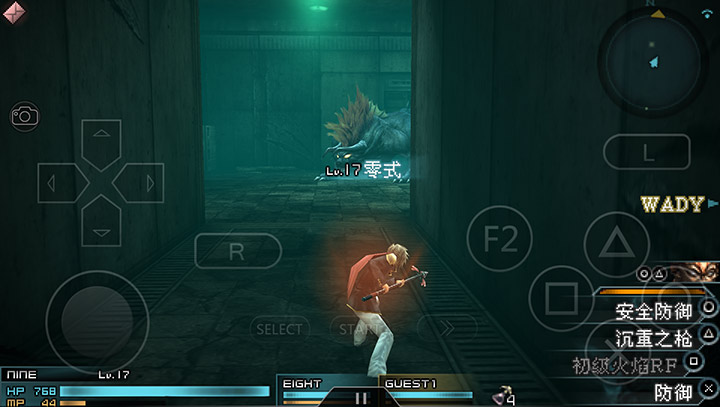This screenshot has width=720, height=407.
Task: Tap the on-screen triangle button
Action: 617,242
